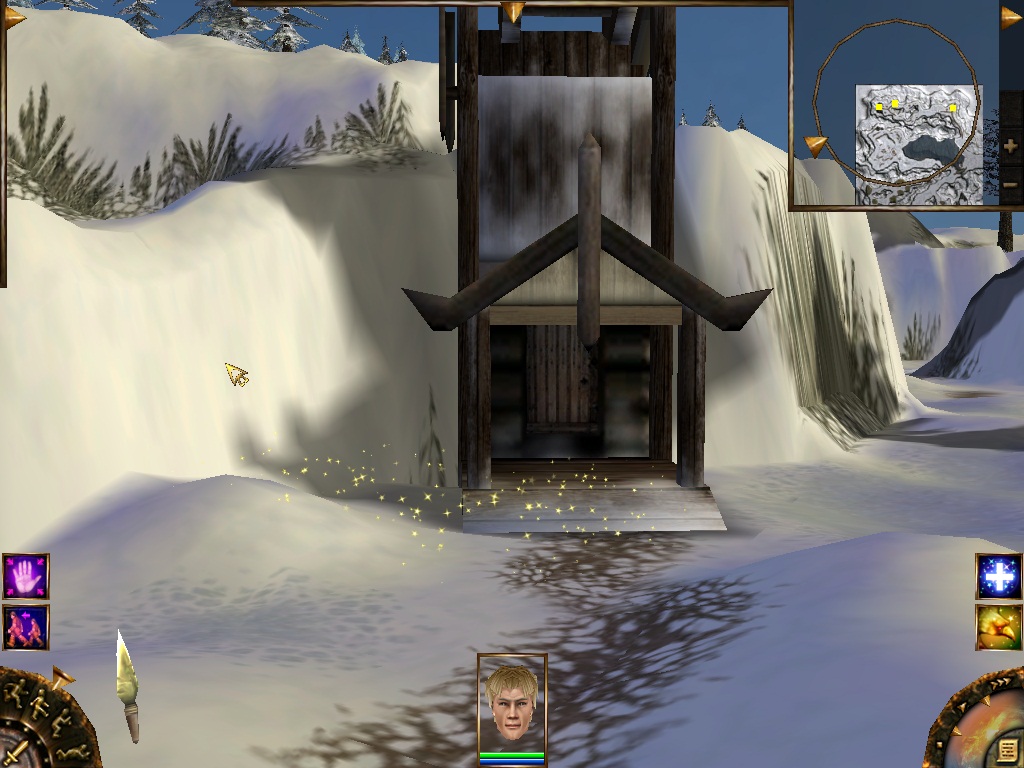
Task: Activate the purple open hand ability
Action: coord(25,577)
